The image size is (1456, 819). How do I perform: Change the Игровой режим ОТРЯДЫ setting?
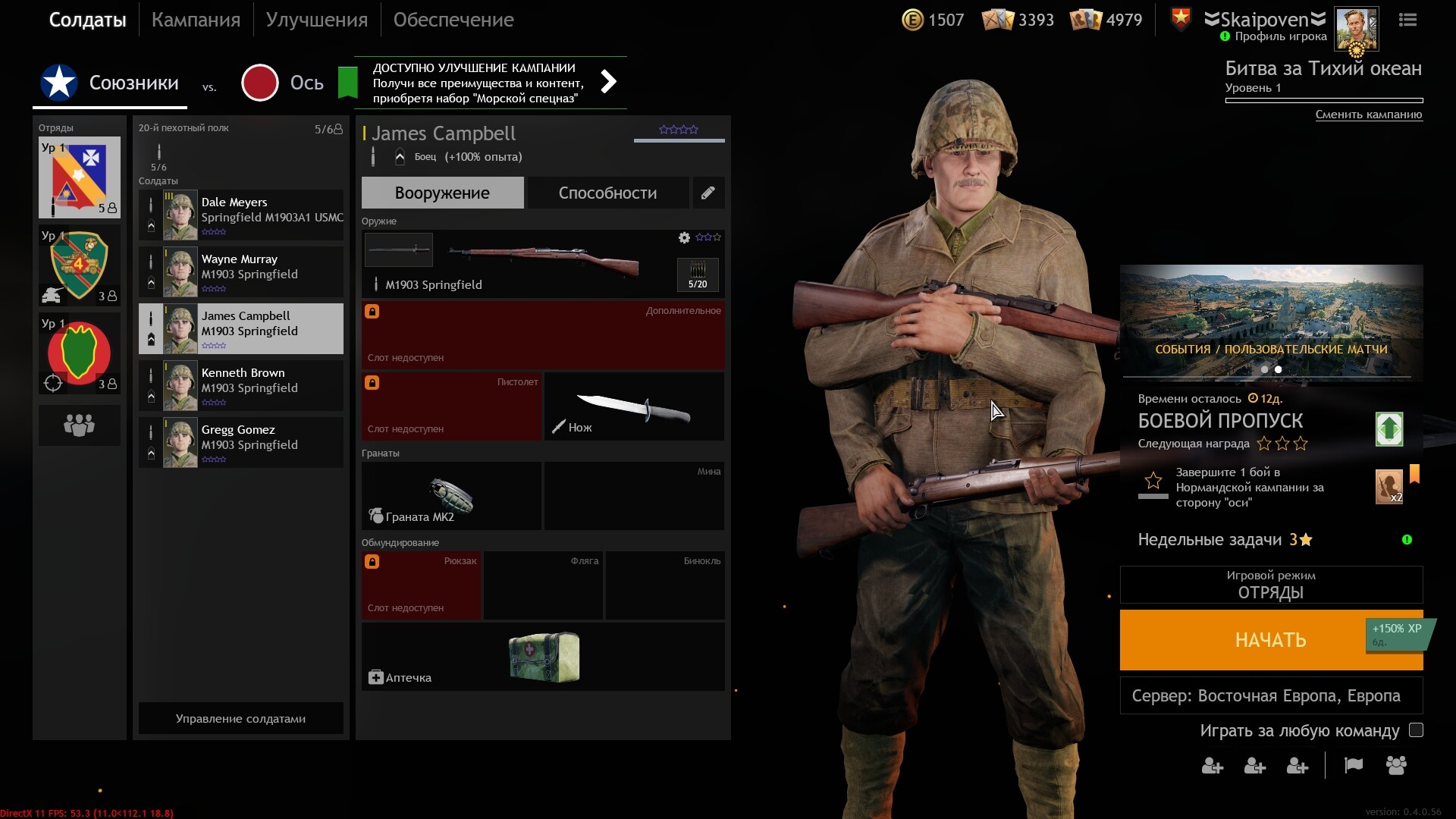click(x=1271, y=585)
